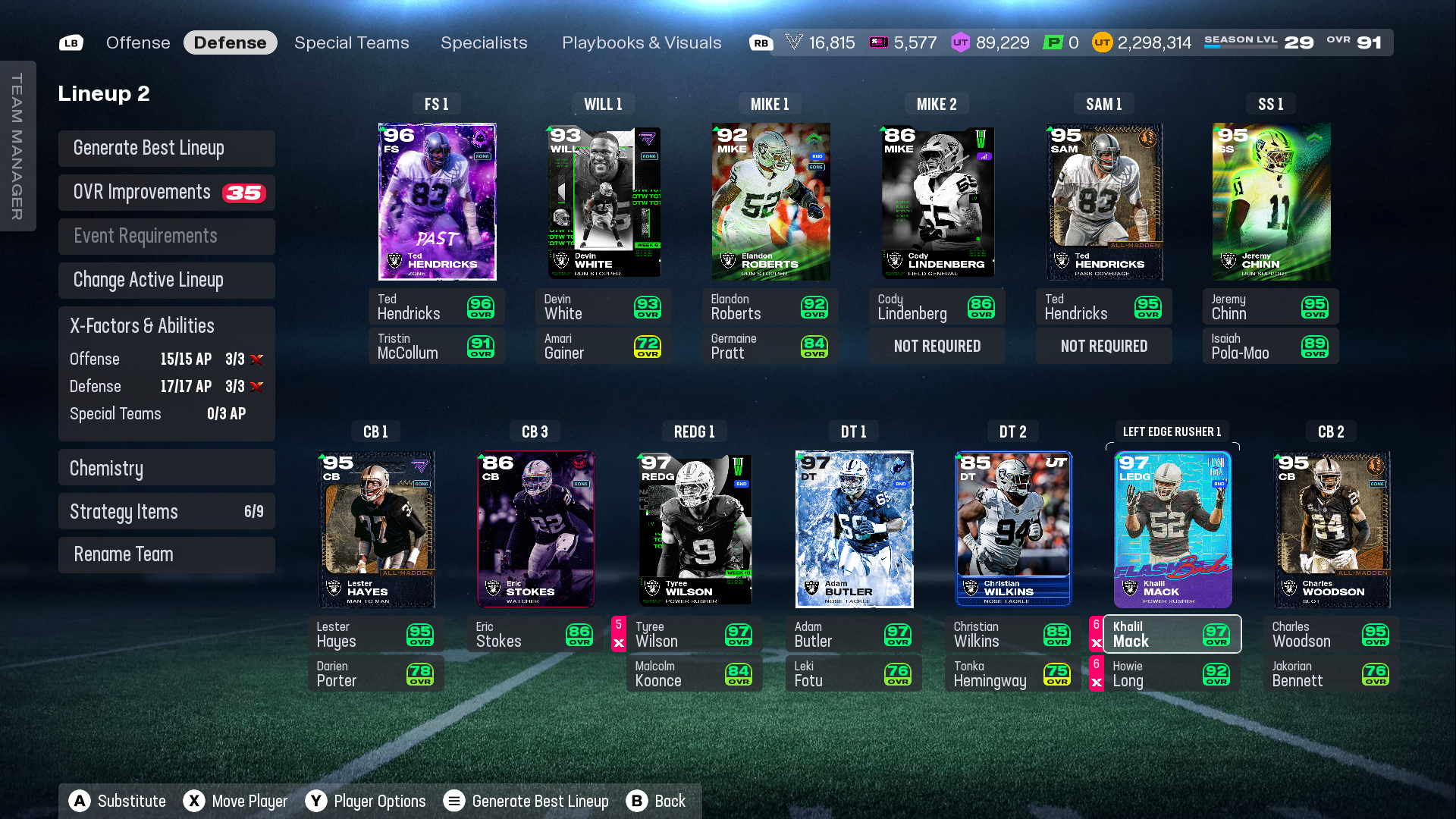Switch to the Offense tab

pos(138,42)
